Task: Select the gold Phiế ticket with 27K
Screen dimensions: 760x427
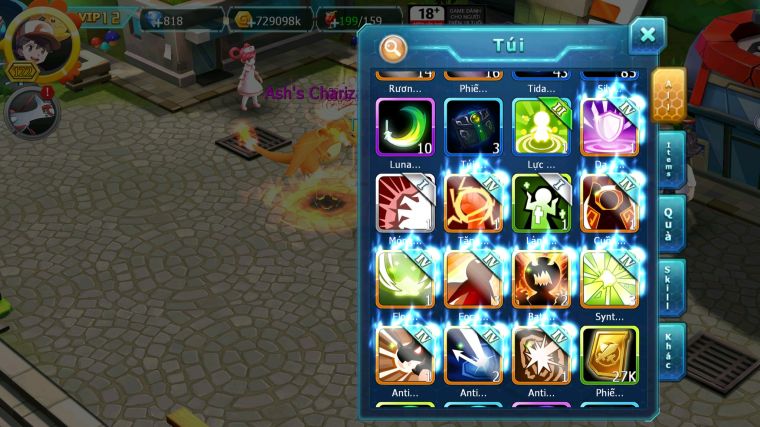Action: 608,354
